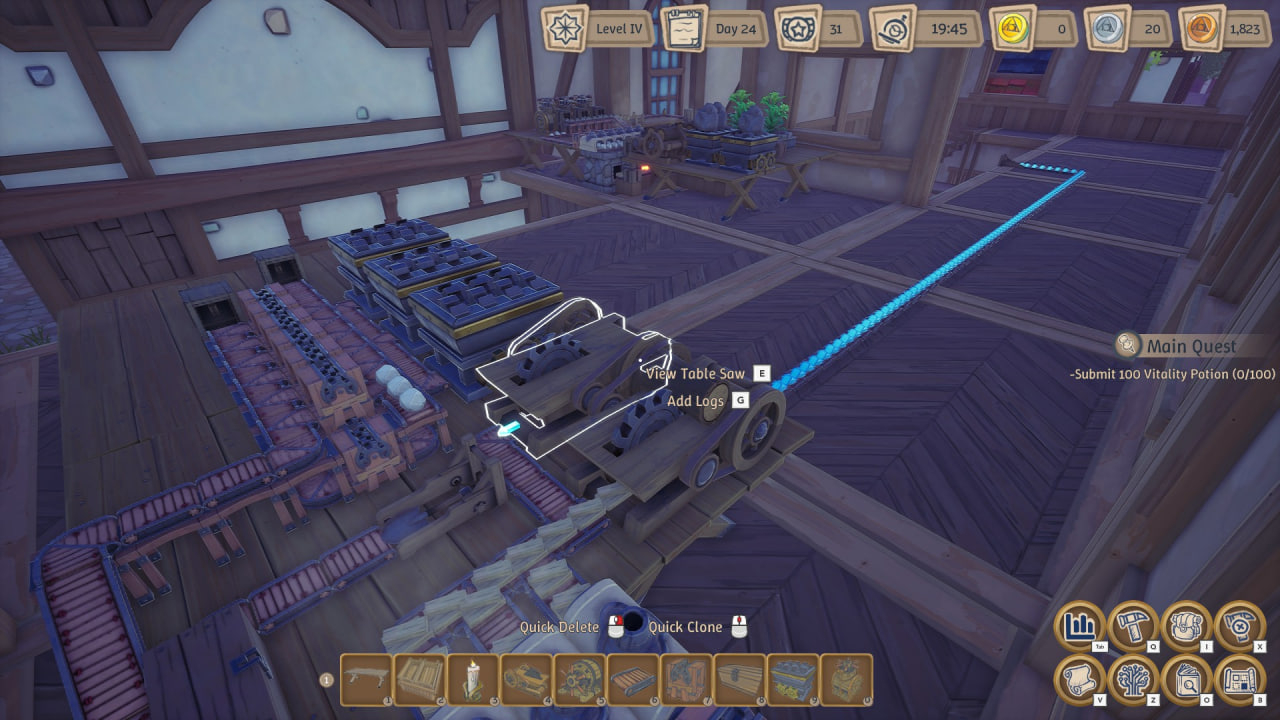
Task: Pick the blue-topped storage block hotbar slot
Action: [792, 680]
